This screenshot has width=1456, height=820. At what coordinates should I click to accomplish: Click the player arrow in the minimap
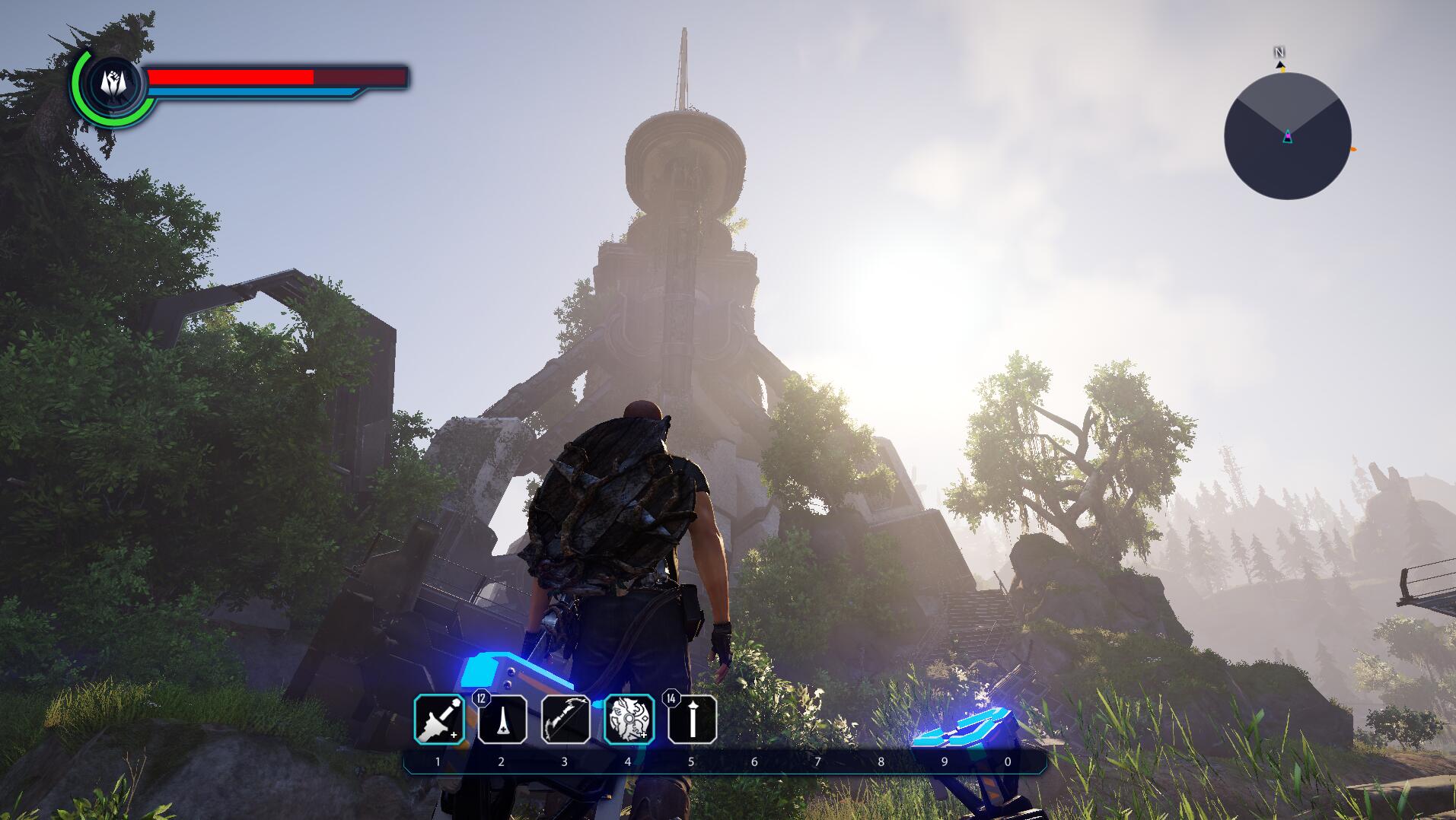click(1288, 136)
